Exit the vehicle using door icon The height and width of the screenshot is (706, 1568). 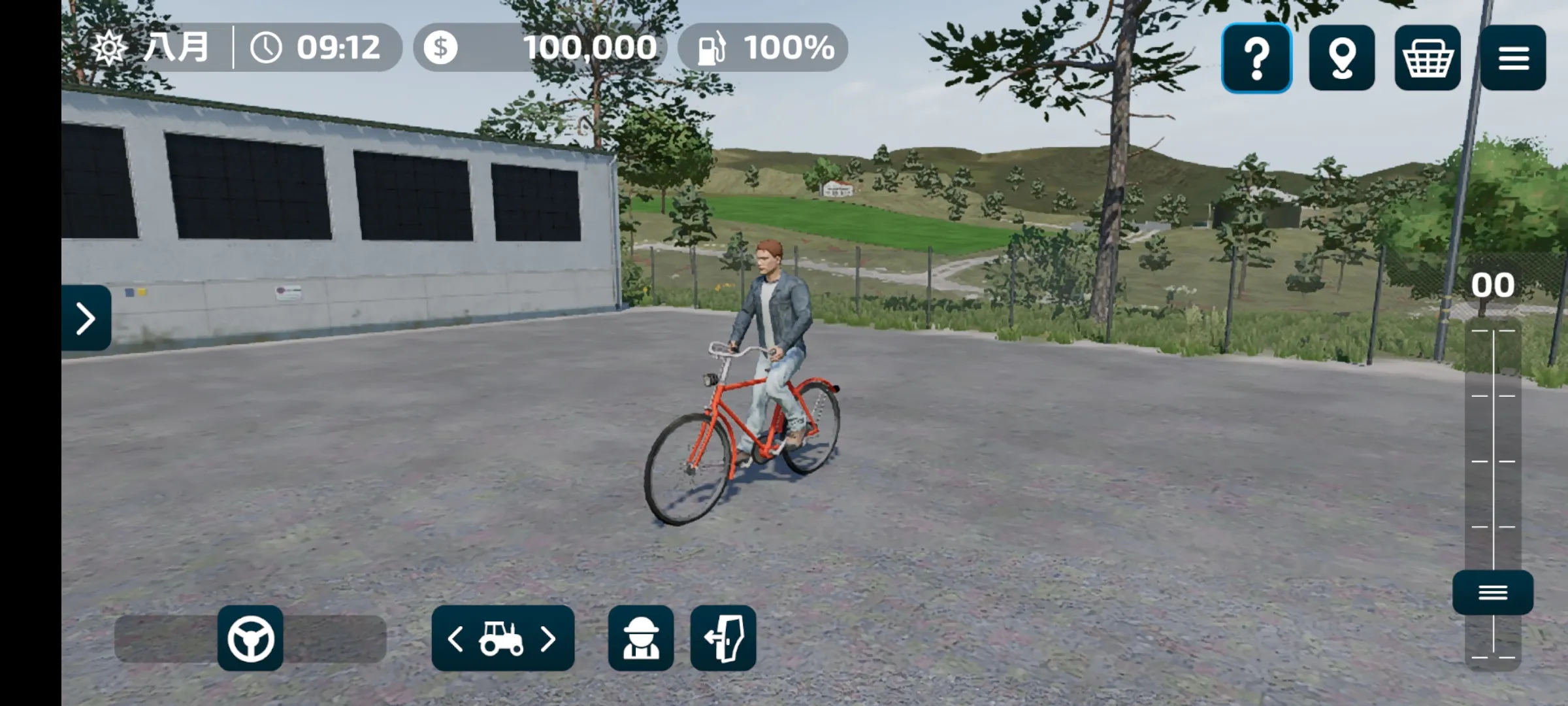tap(723, 638)
